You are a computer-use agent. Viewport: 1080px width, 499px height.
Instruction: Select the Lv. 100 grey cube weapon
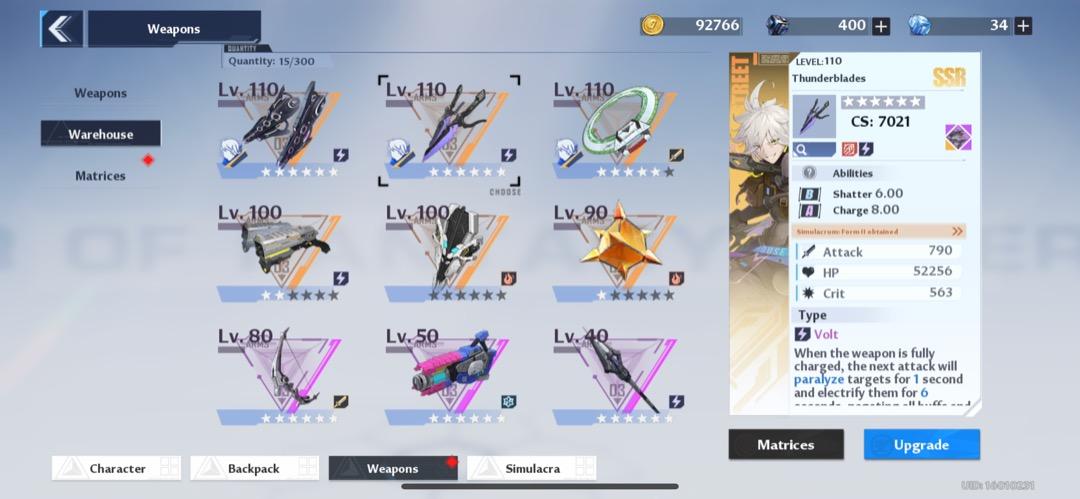(x=281, y=250)
